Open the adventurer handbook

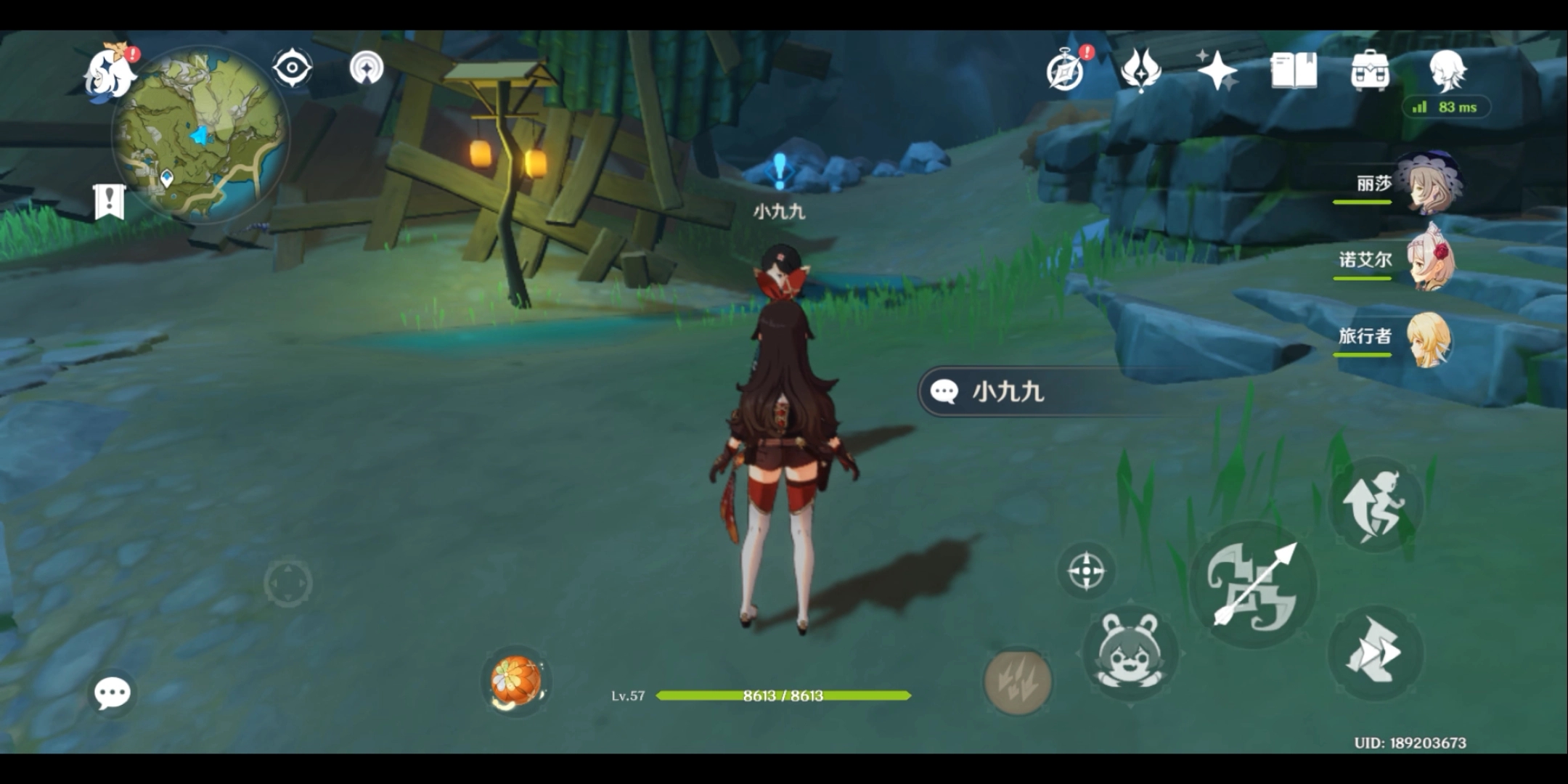pyautogui.click(x=1294, y=71)
